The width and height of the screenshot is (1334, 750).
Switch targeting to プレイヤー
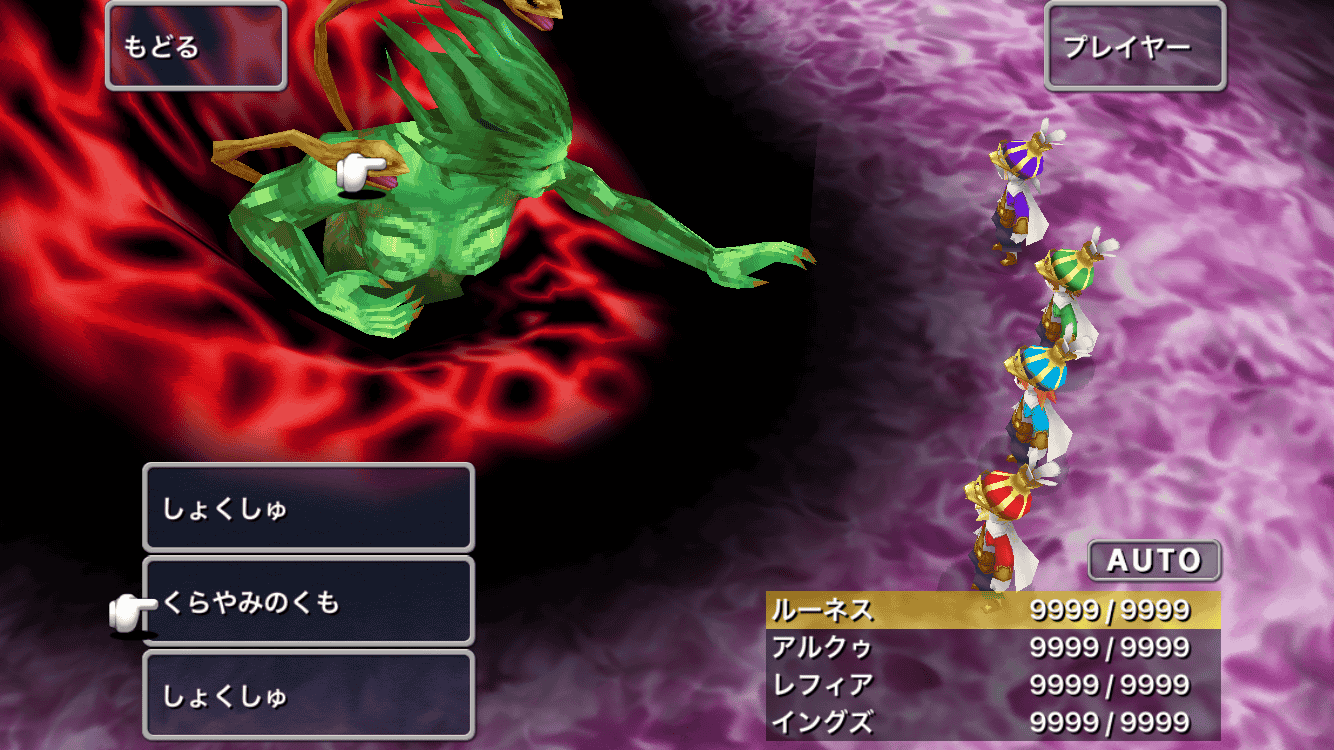(1134, 46)
